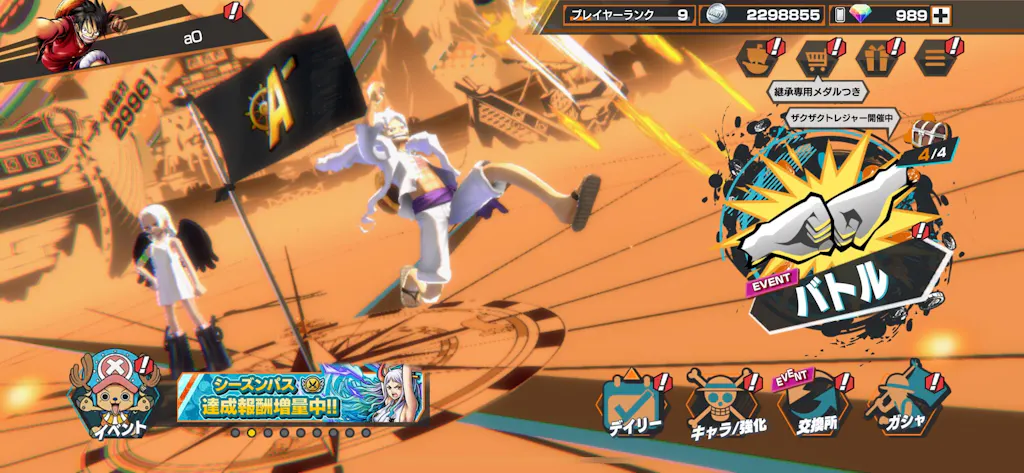Viewport: 1024px width, 473px height.
Task: Tap the シーズンパス season pass banner
Action: coord(300,397)
